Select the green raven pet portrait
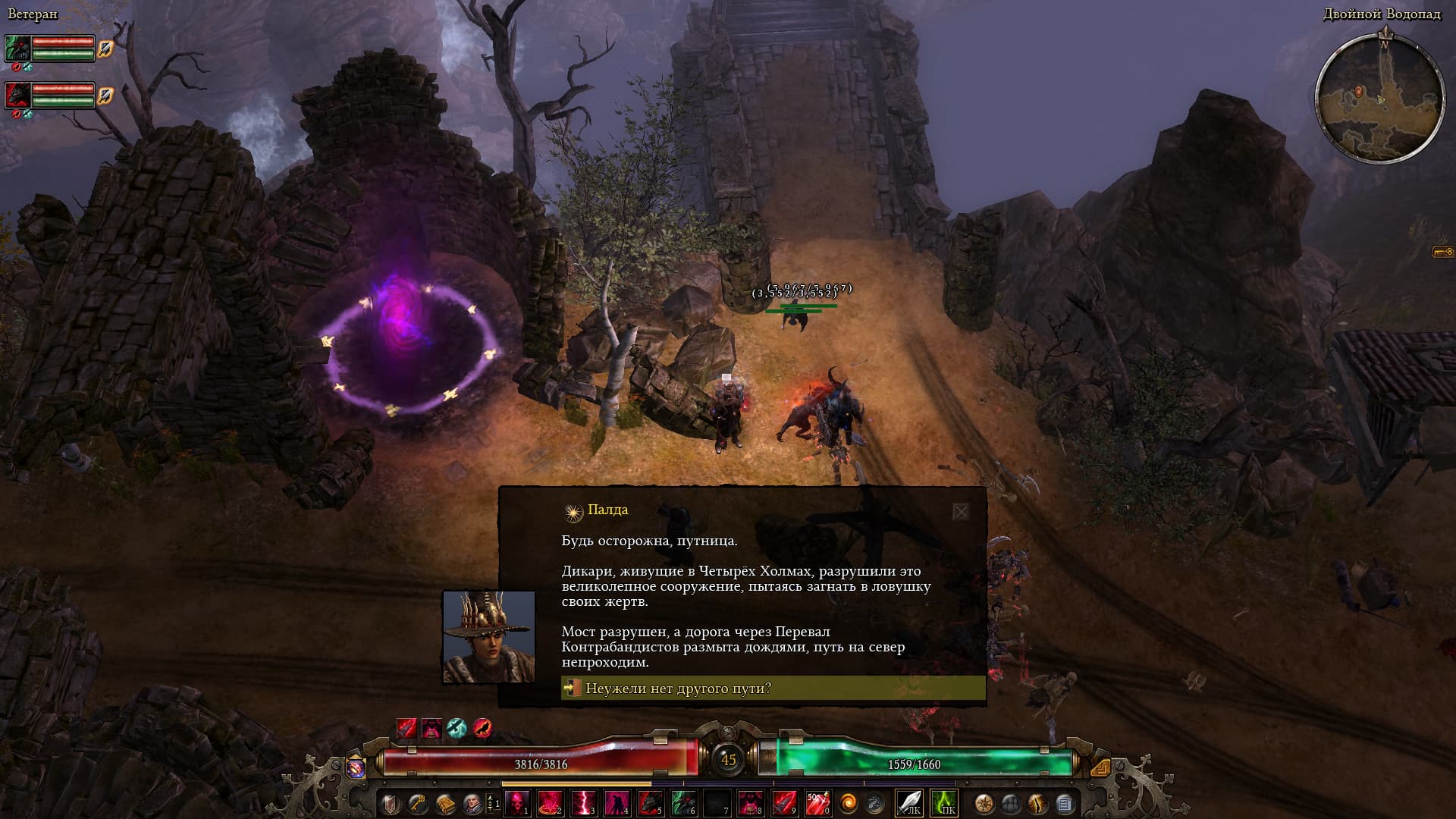This screenshot has height=819, width=1456. coord(17,49)
